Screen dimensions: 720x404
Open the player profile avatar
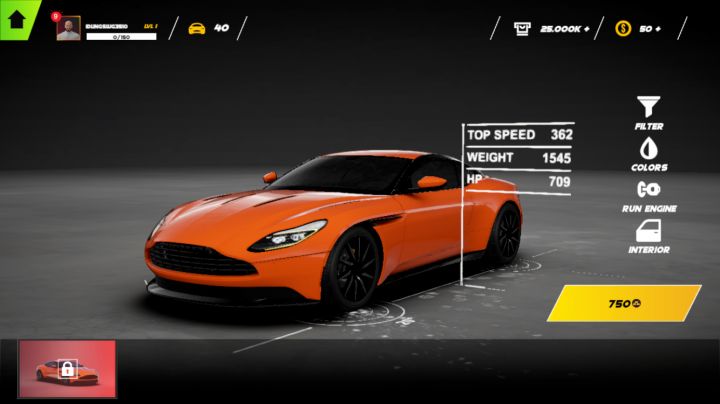point(68,28)
